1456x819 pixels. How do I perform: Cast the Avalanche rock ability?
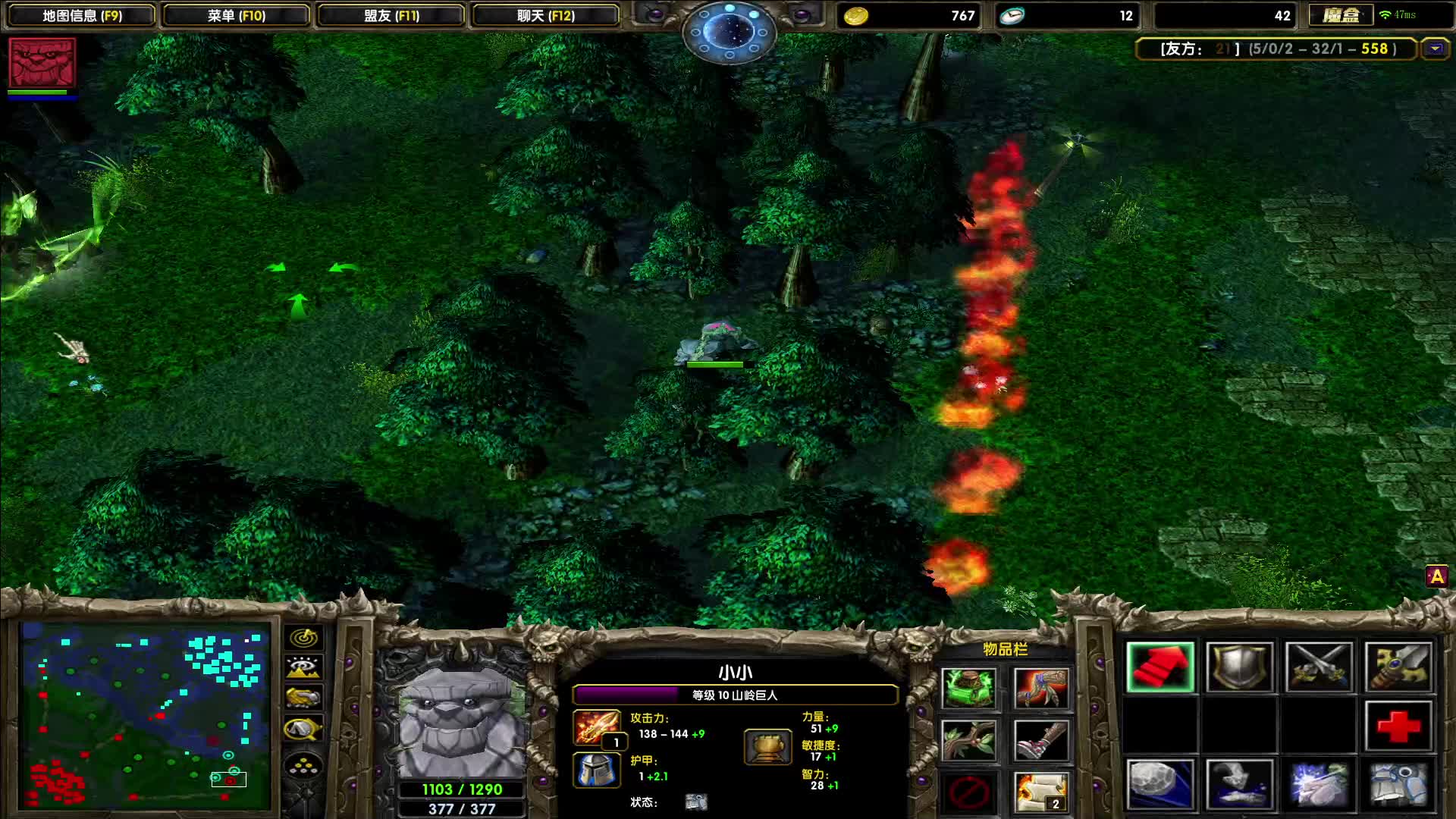point(1160,784)
